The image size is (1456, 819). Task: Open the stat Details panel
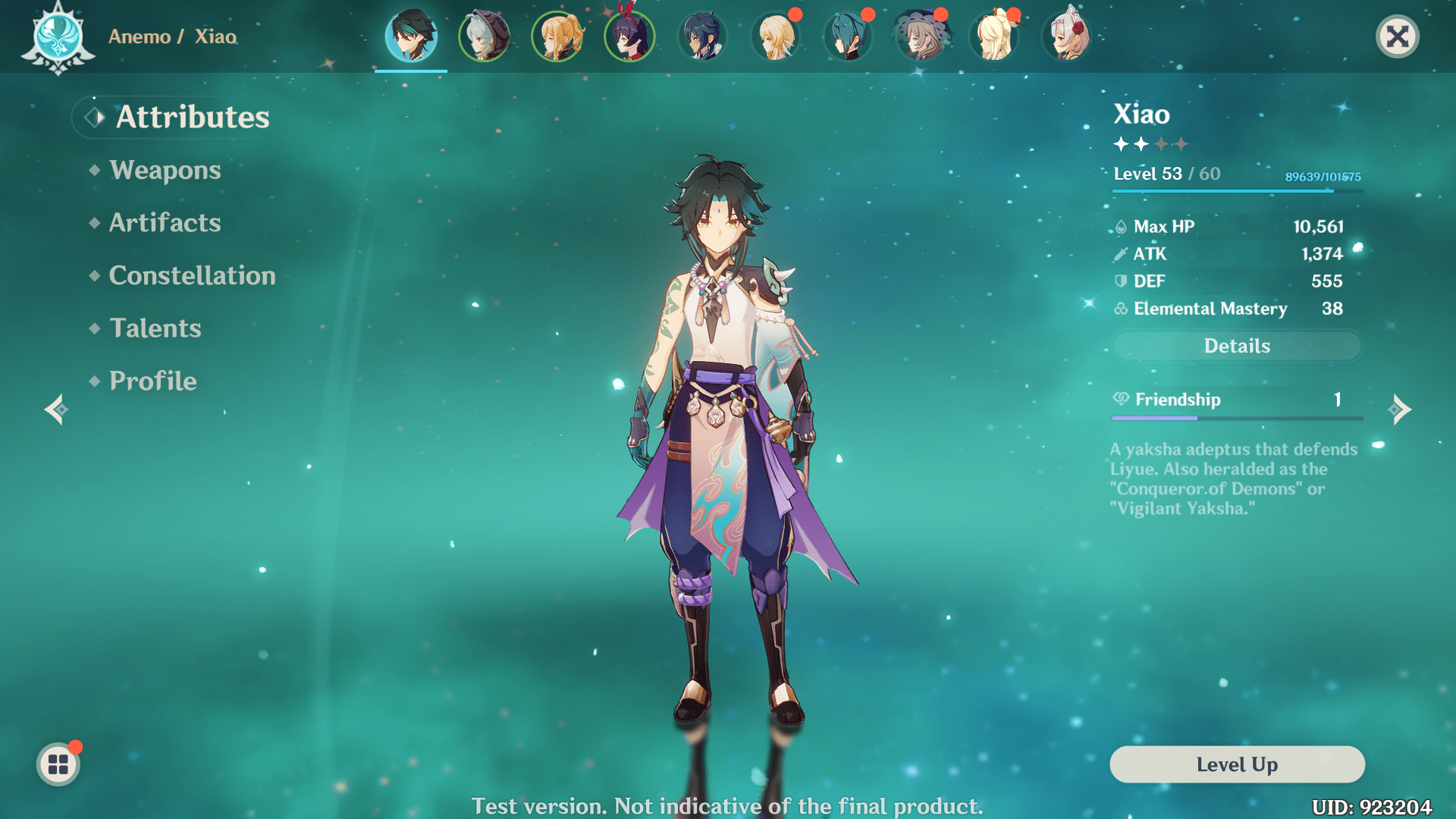[1237, 346]
